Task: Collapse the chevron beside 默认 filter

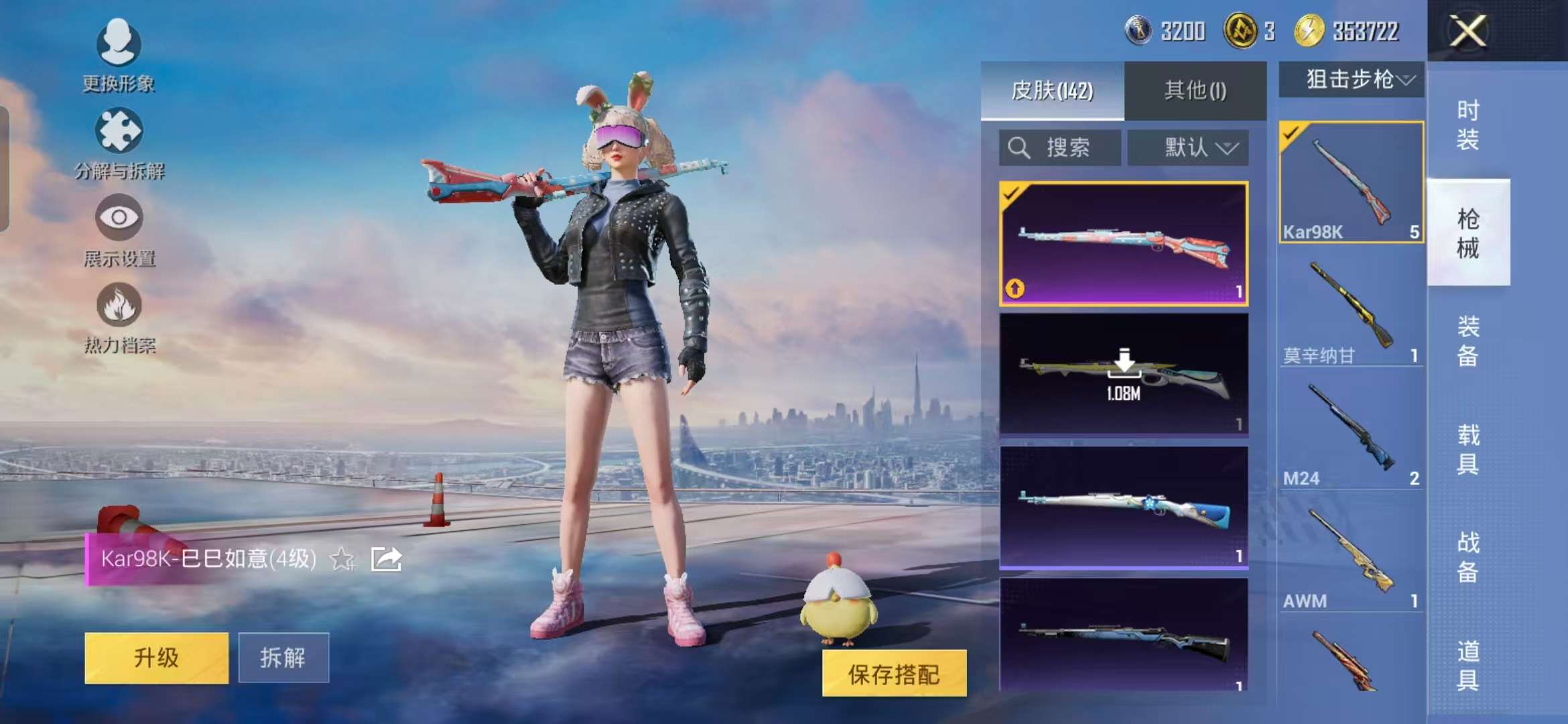Action: 1228,149
